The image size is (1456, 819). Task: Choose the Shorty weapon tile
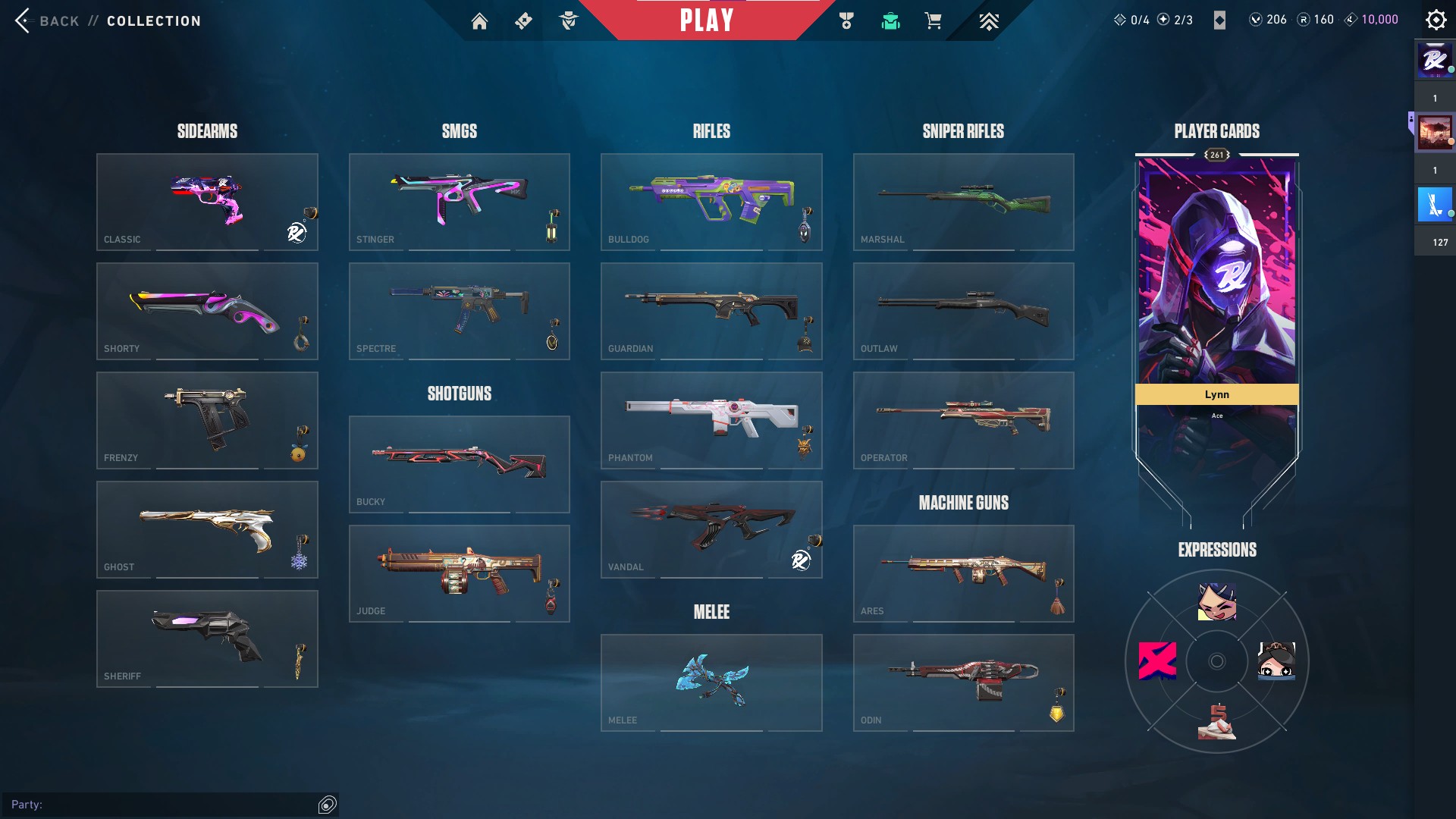pyautogui.click(x=207, y=311)
